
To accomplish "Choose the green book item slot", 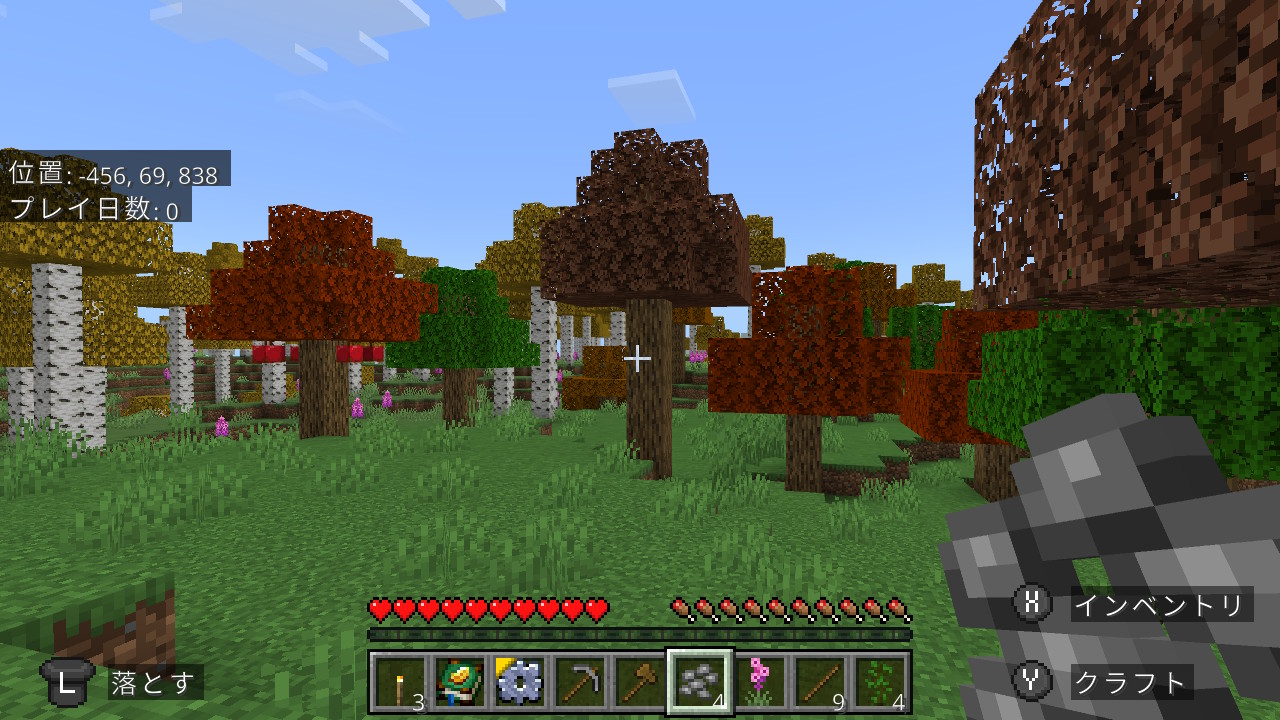I will tap(460, 682).
